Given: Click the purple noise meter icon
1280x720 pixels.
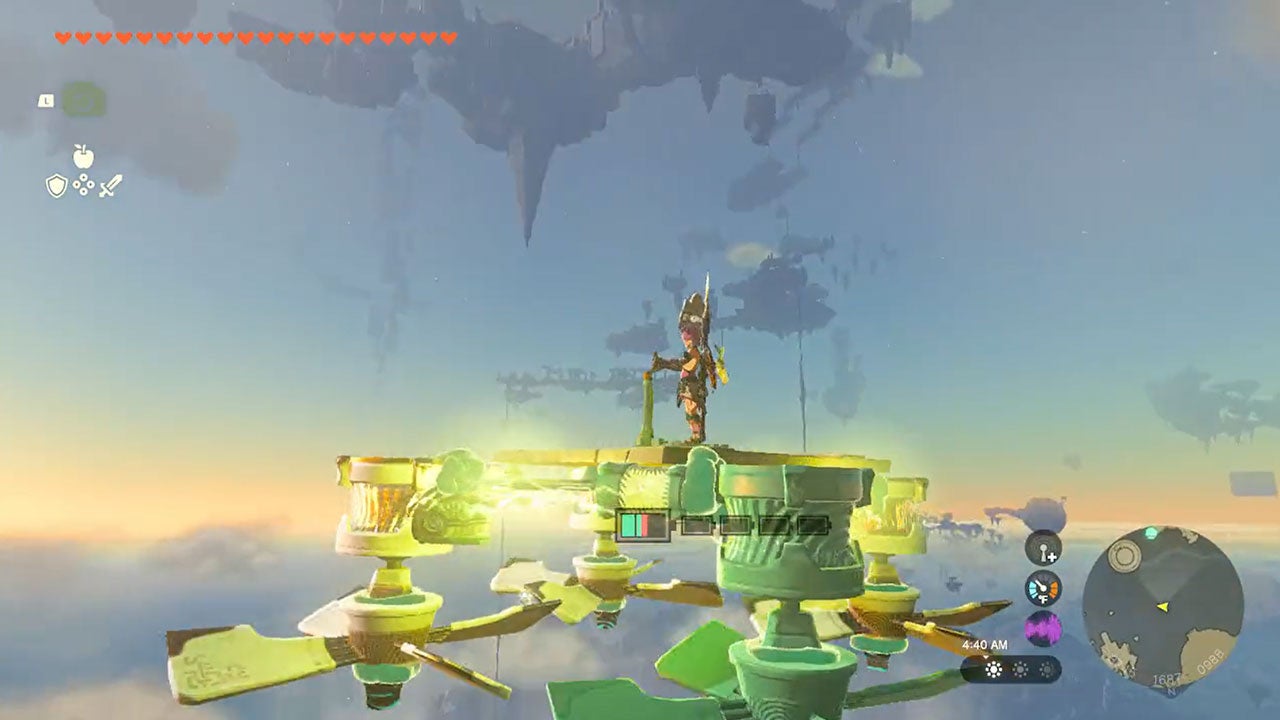Looking at the screenshot, I should point(1043,628).
